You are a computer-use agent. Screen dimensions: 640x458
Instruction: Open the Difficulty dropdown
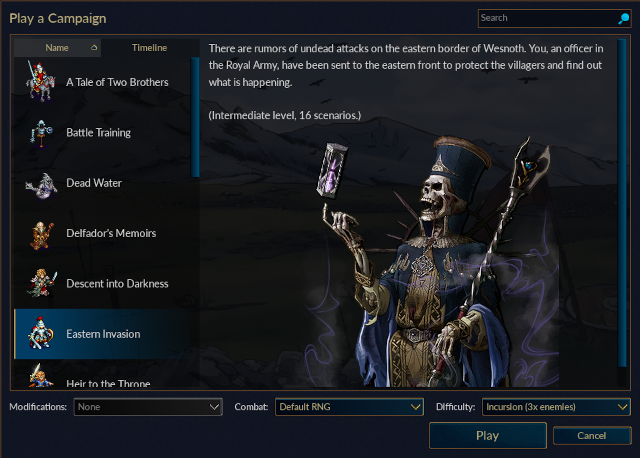point(556,407)
